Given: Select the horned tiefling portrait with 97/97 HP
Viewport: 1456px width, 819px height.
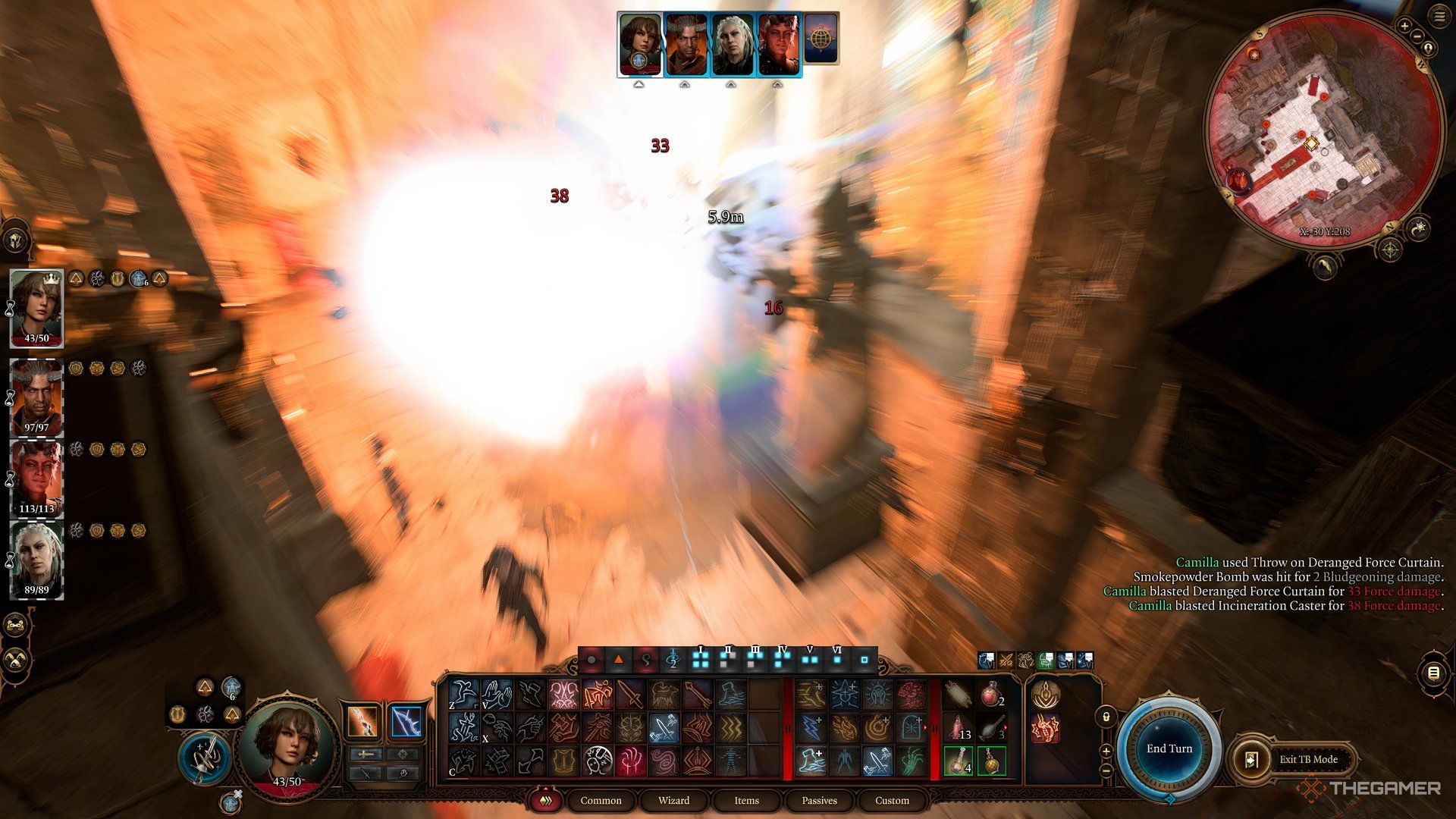Looking at the screenshot, I should [x=36, y=397].
